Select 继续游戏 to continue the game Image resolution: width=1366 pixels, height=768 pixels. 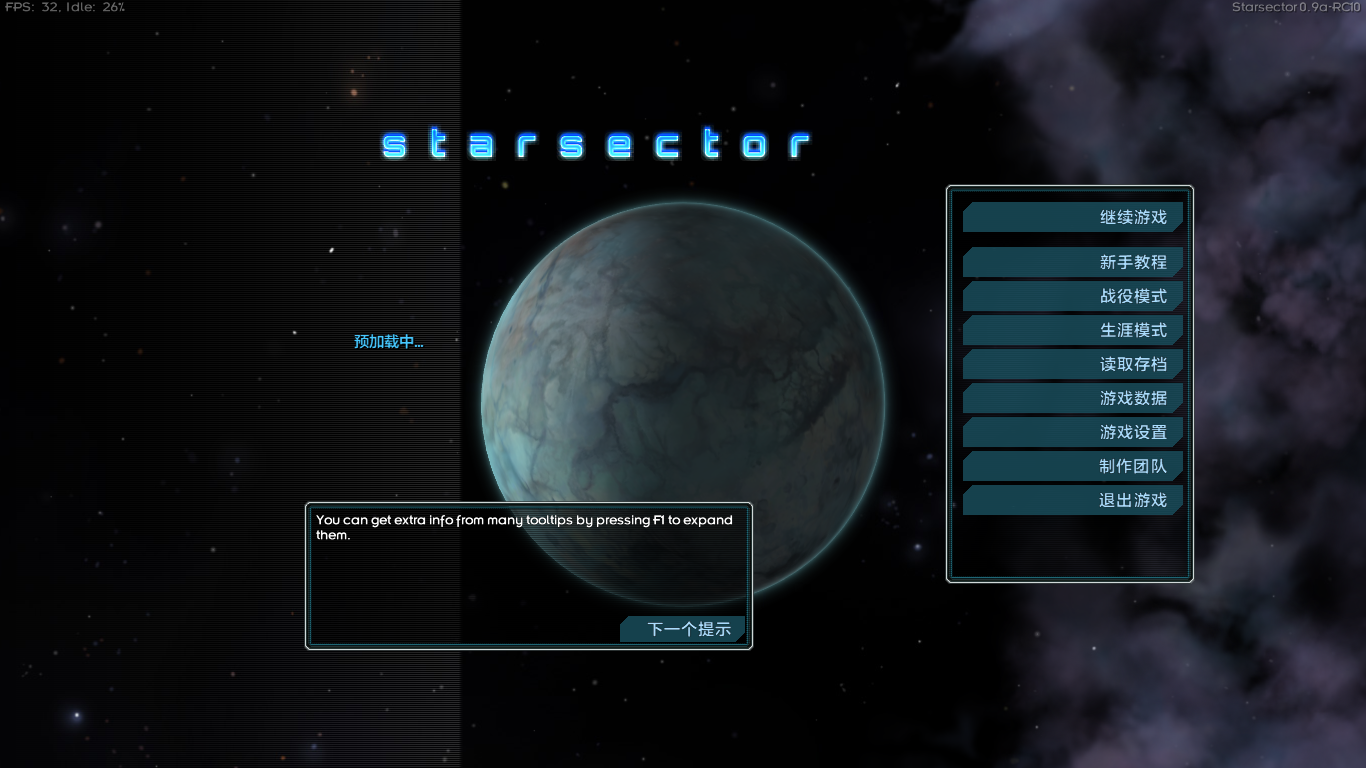(x=1073, y=217)
